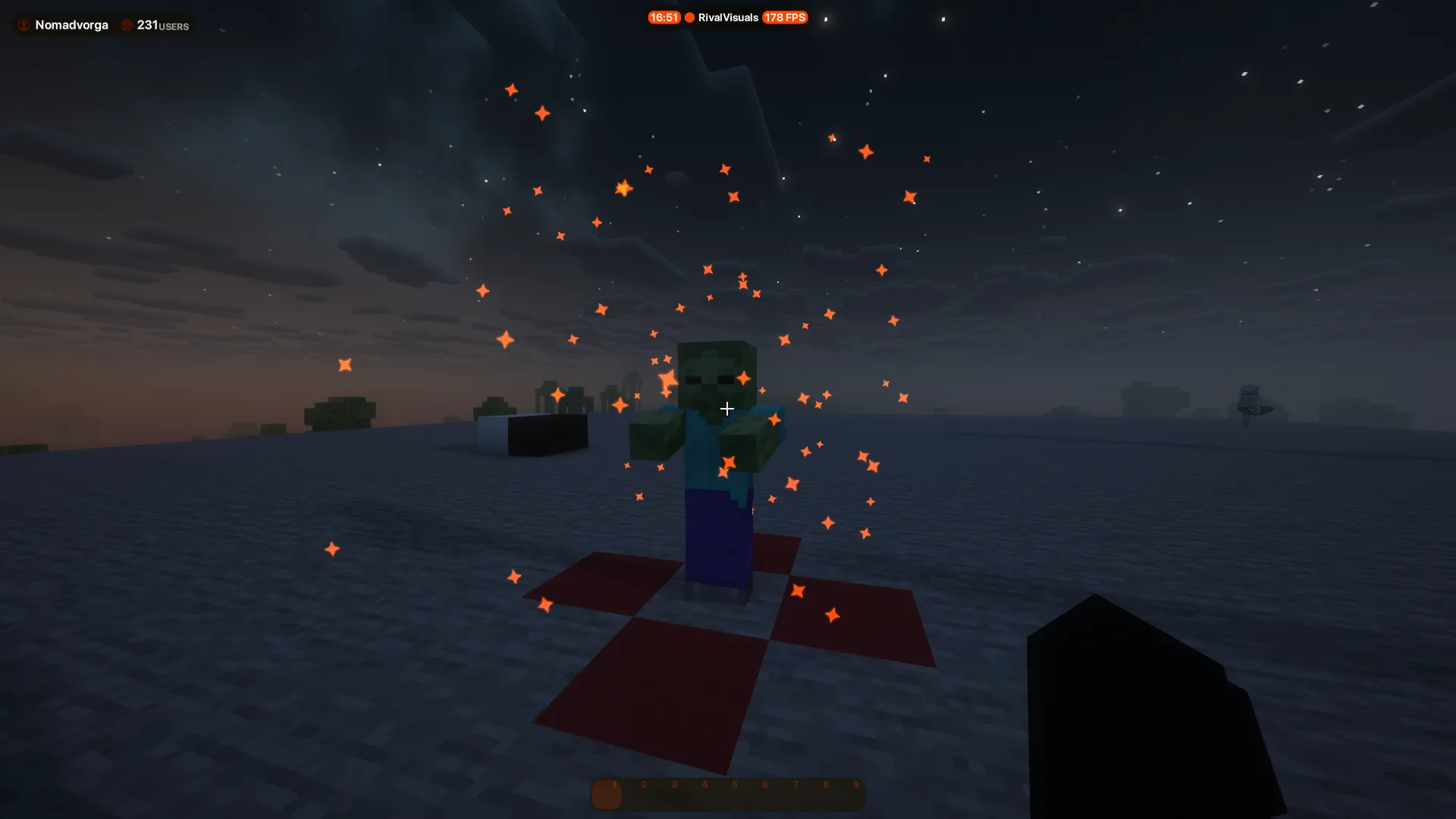Toggle the 231 USERS counter display
Screen dimensions: 1456x819
155,25
